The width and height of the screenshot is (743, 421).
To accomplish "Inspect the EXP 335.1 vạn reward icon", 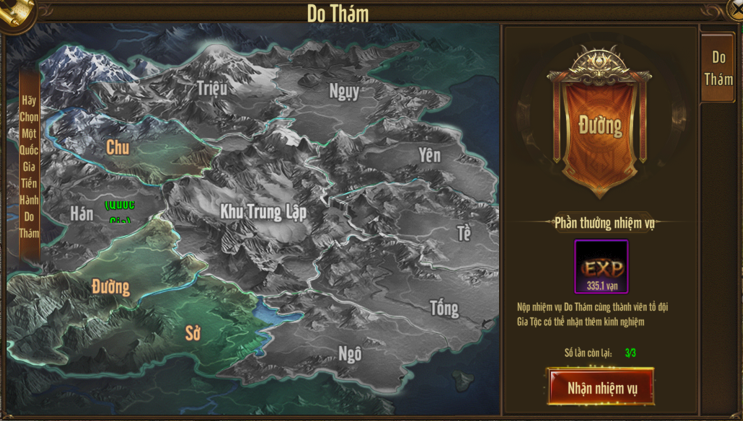I will coord(602,266).
